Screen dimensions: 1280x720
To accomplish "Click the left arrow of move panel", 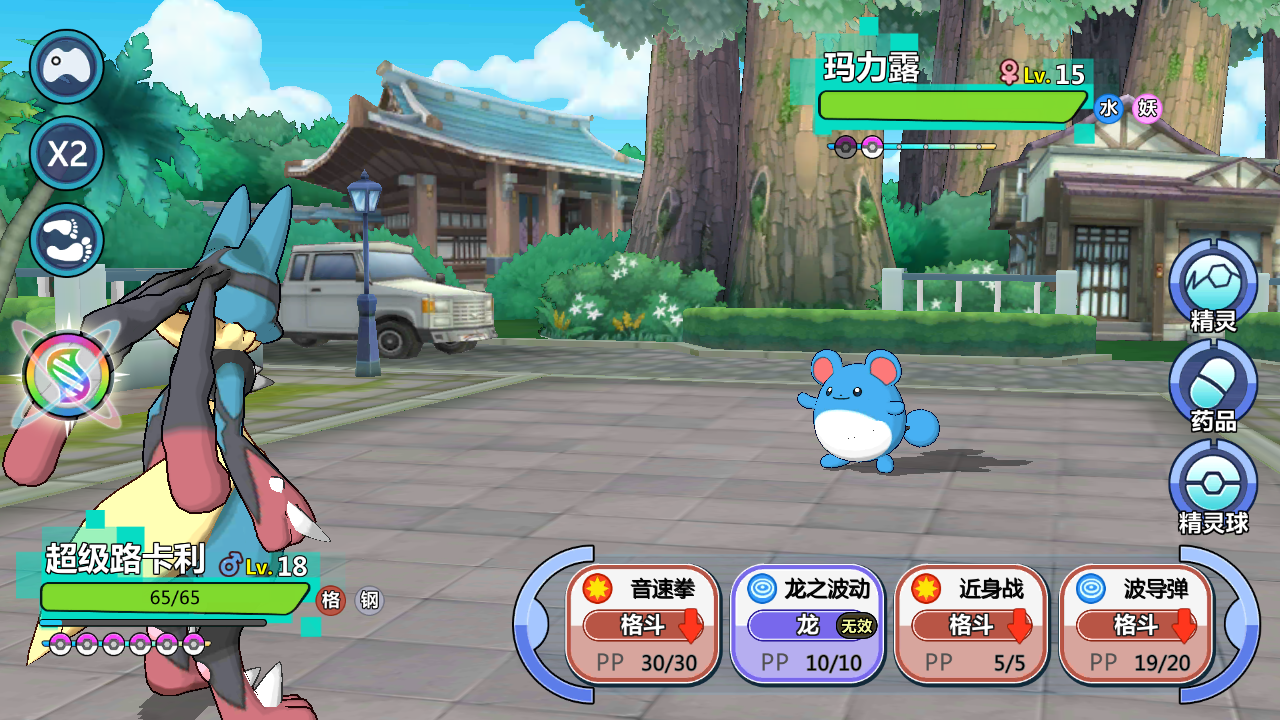I will [538, 624].
